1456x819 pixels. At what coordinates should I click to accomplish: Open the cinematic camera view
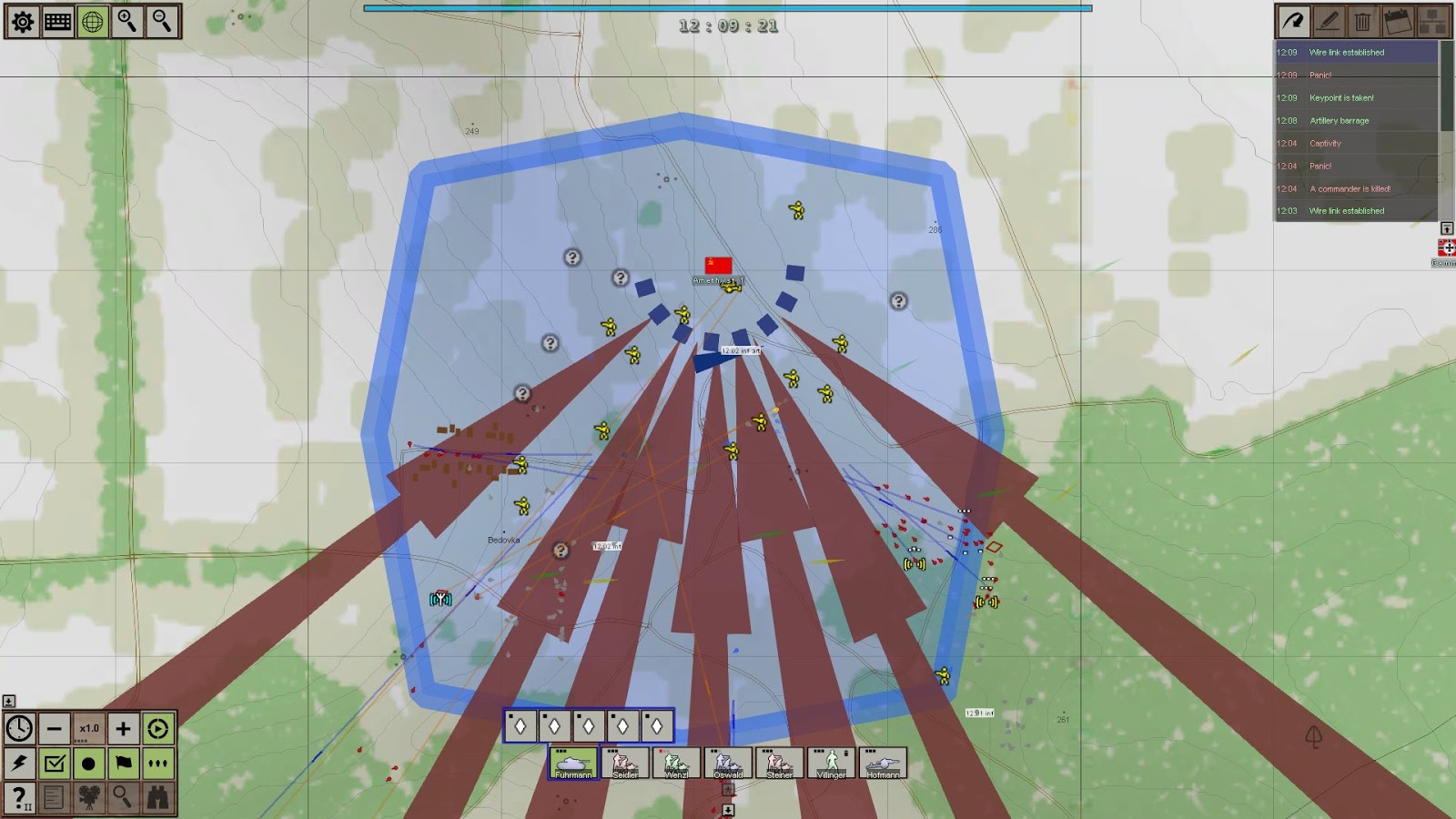pyautogui.click(x=91, y=799)
